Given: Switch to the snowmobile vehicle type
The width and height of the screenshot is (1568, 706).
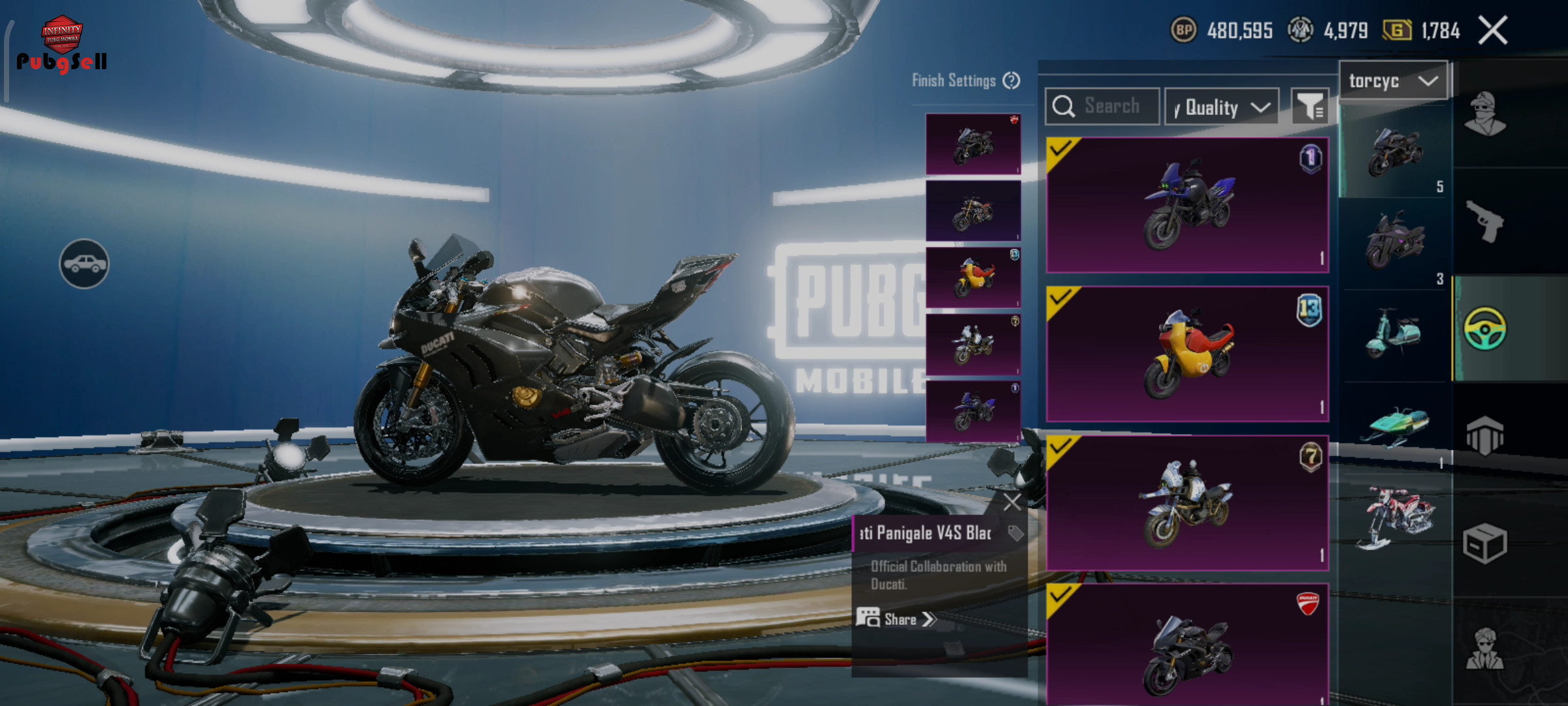Looking at the screenshot, I should coord(1396,426).
